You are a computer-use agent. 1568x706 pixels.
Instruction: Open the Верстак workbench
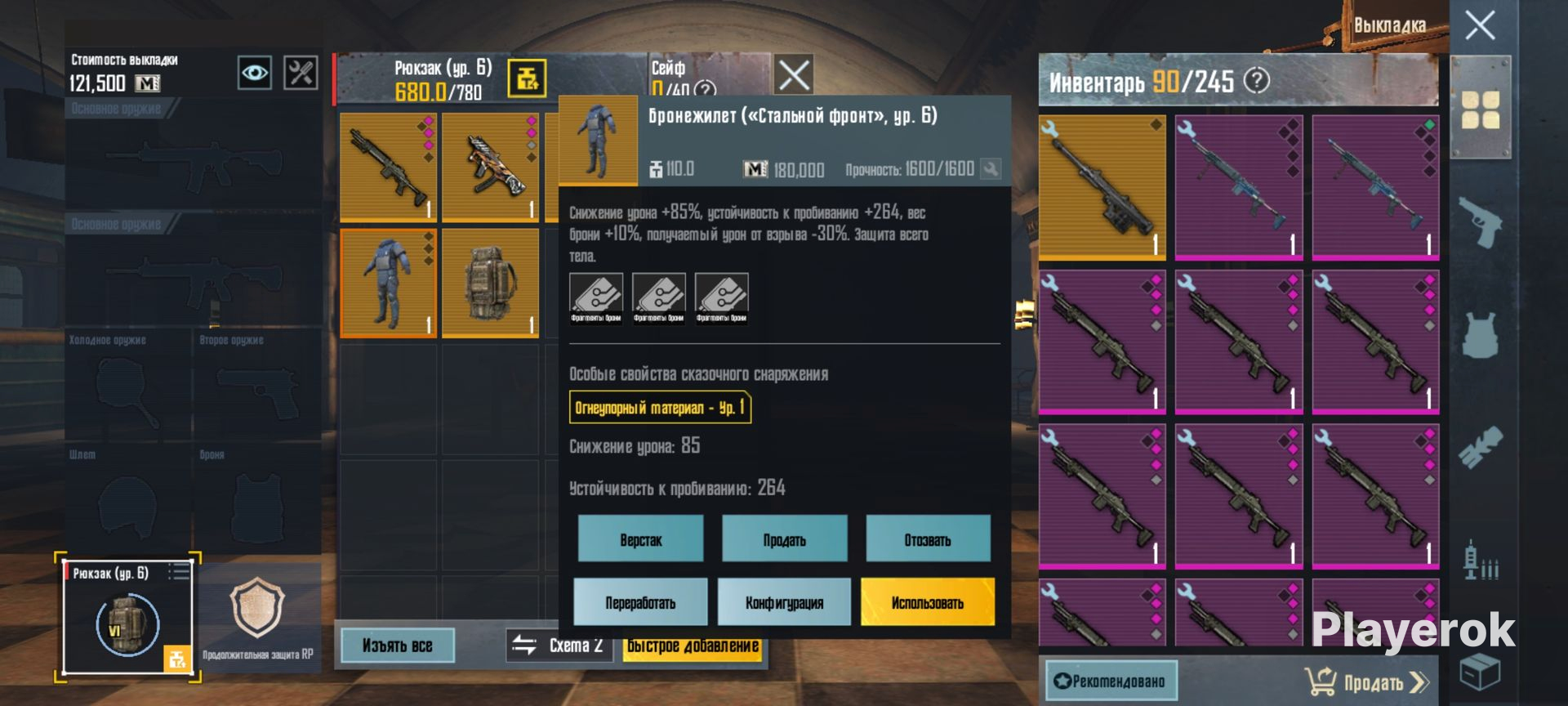pyautogui.click(x=640, y=539)
